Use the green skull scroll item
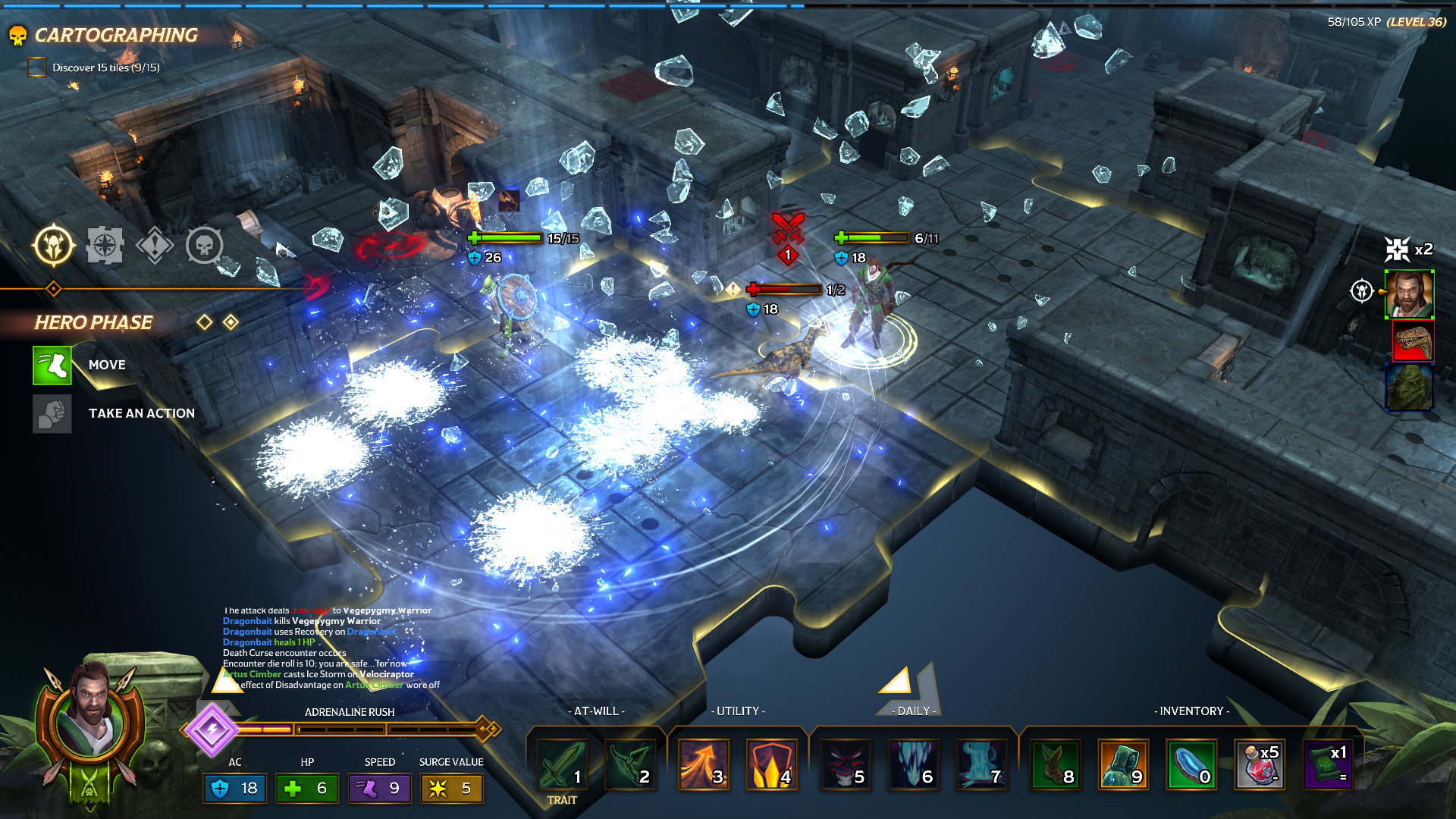 [1327, 764]
